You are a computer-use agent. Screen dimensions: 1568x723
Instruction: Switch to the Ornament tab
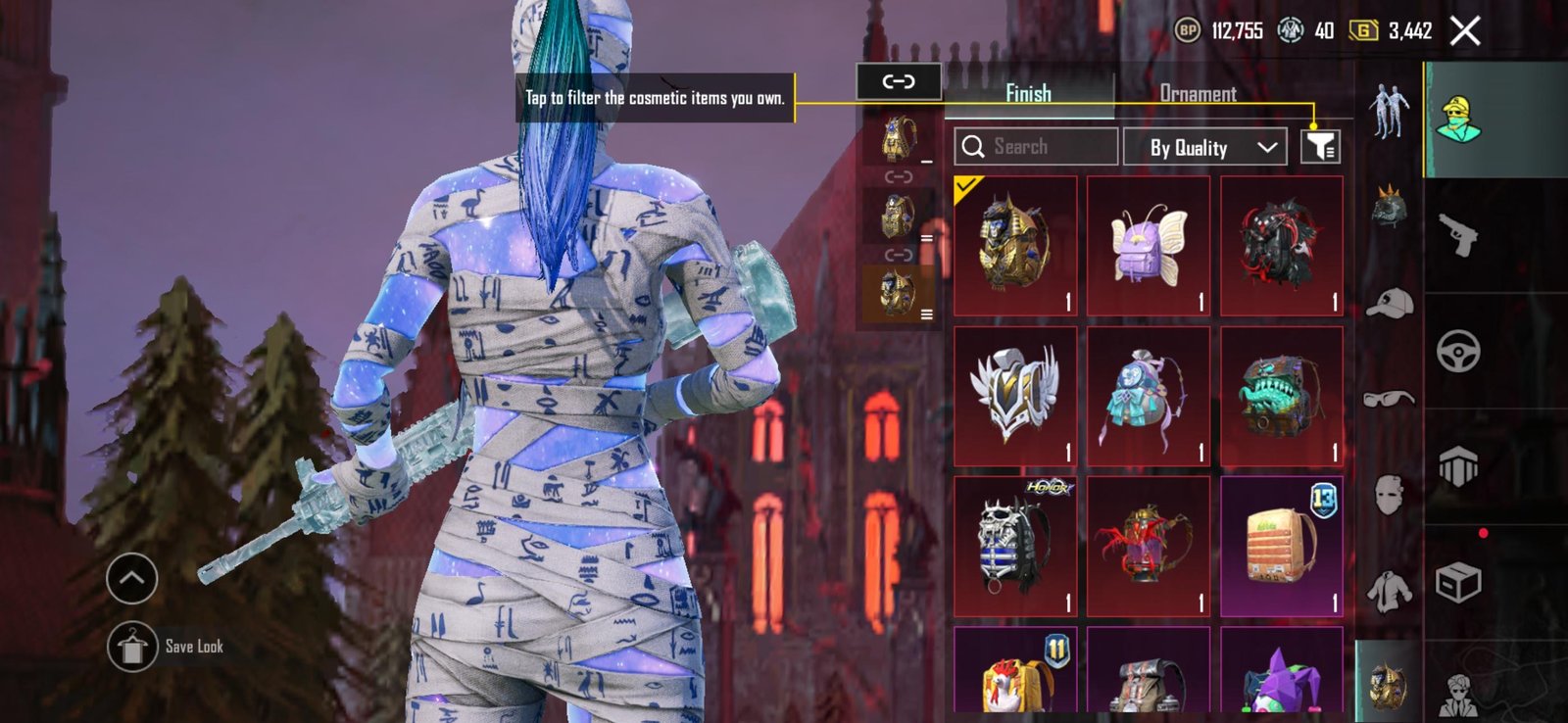pyautogui.click(x=1198, y=94)
